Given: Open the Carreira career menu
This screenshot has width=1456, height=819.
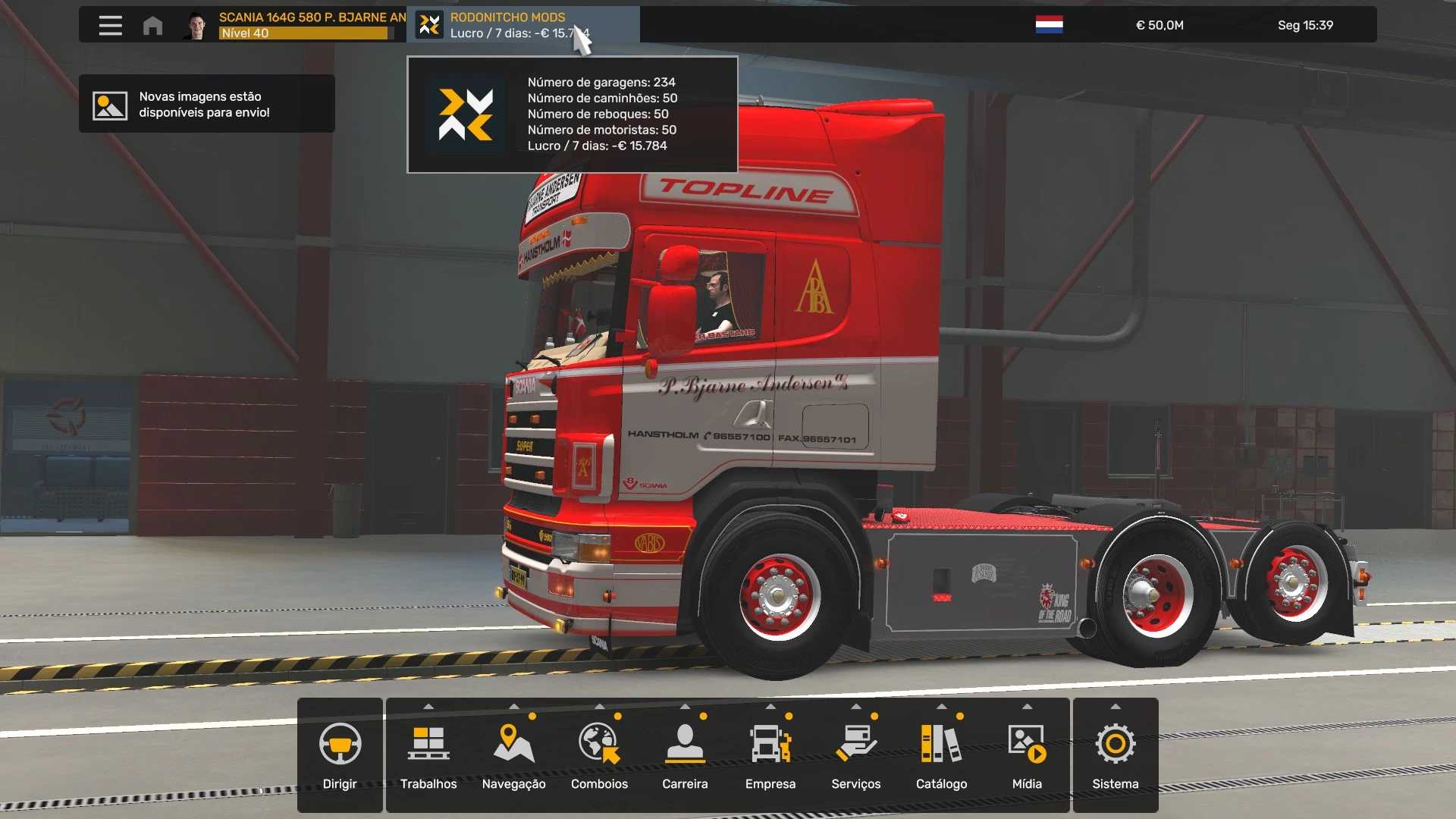Looking at the screenshot, I should [685, 755].
